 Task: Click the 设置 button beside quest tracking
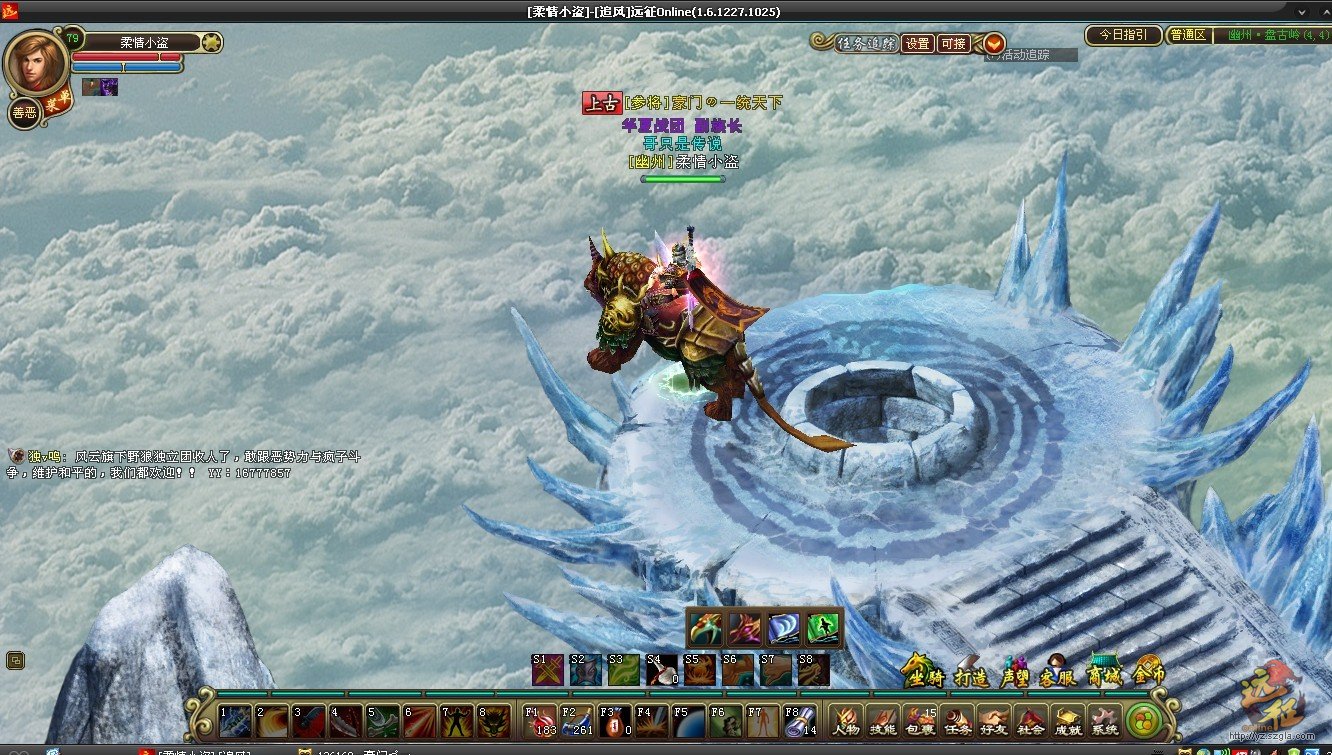pyautogui.click(x=918, y=44)
